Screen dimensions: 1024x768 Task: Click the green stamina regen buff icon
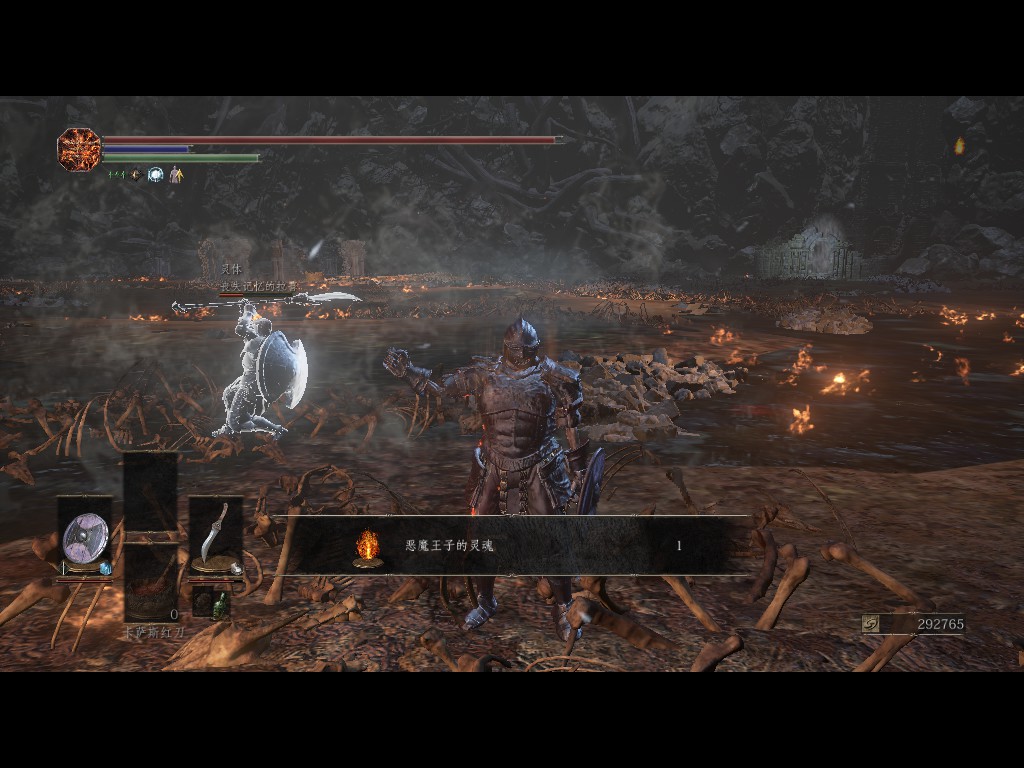click(x=116, y=175)
